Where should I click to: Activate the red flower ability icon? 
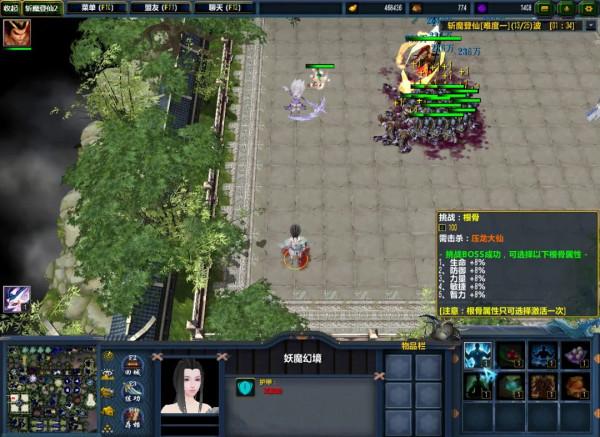(510, 355)
